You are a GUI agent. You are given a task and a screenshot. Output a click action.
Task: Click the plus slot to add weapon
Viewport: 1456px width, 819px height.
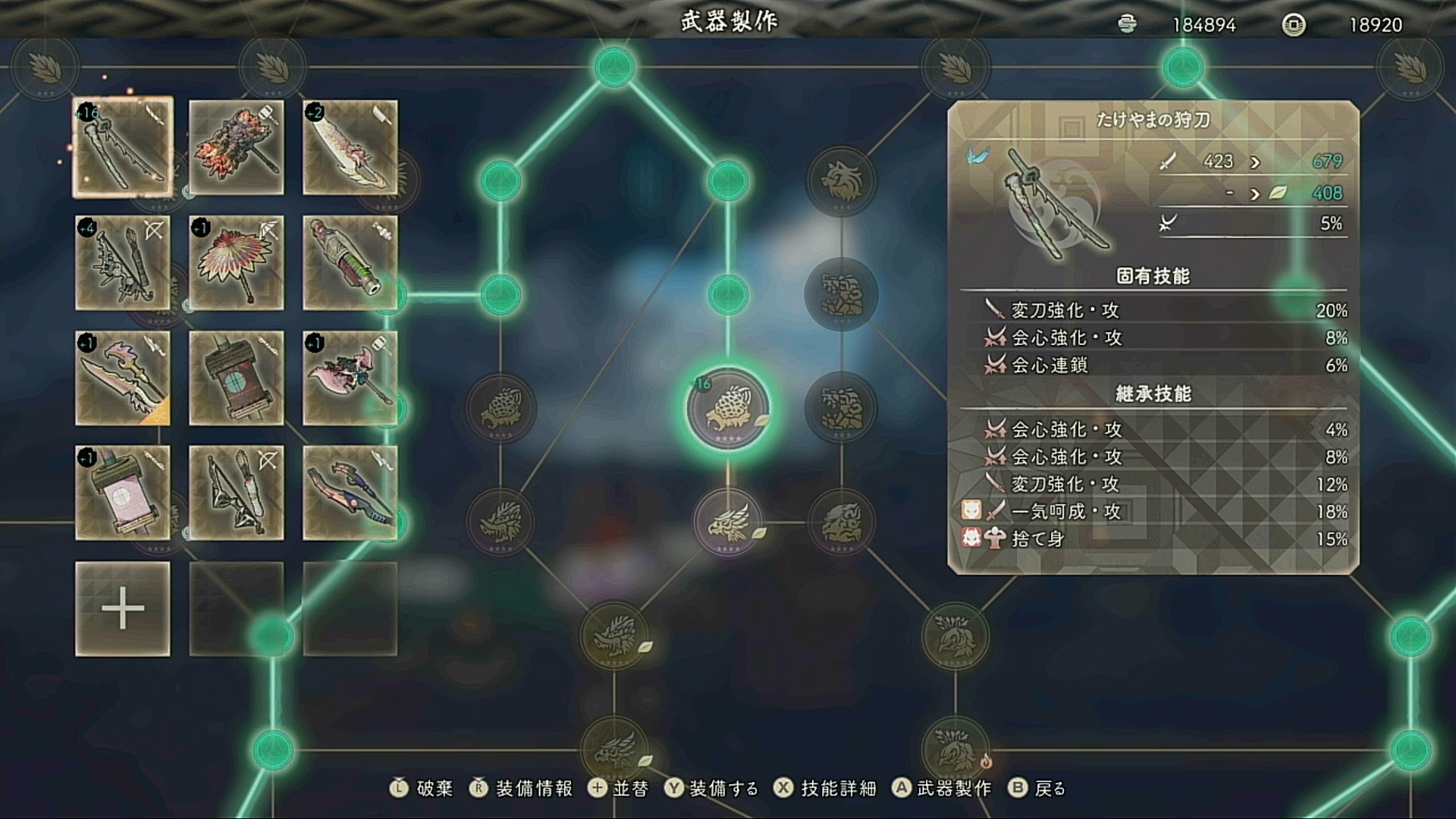pyautogui.click(x=123, y=609)
